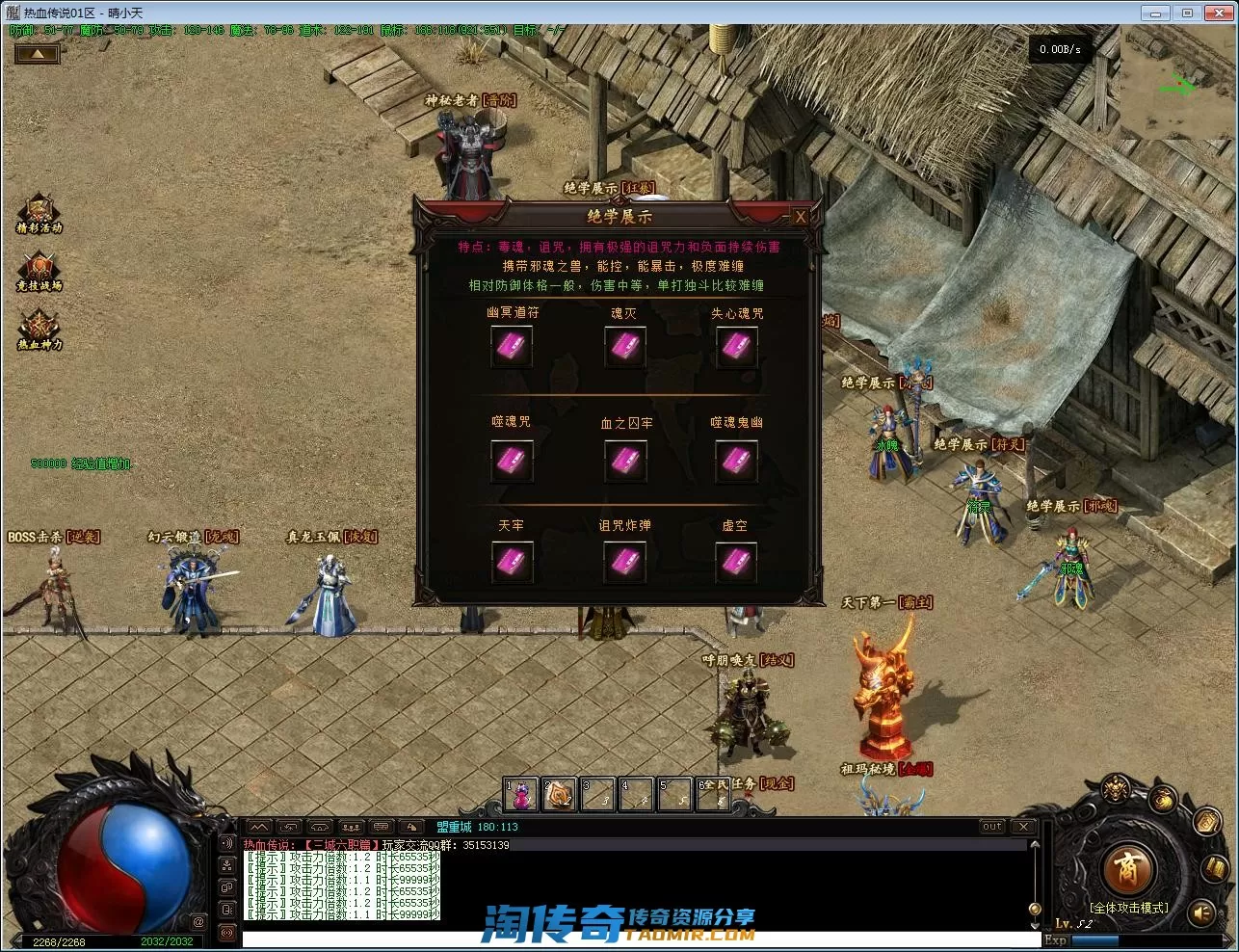Choose the 失心魂咒 skill book
This screenshot has width=1239, height=952.
pos(737,347)
